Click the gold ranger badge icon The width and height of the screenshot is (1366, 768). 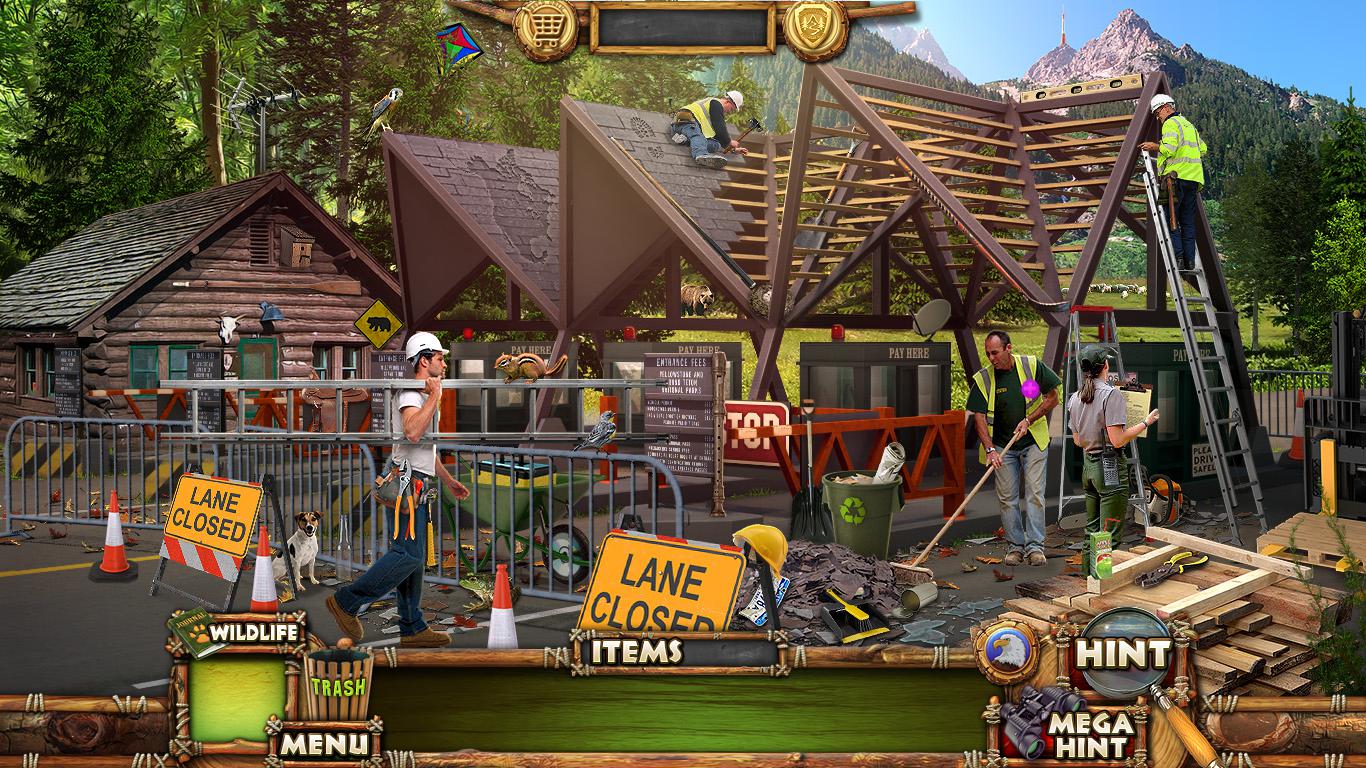(x=815, y=28)
